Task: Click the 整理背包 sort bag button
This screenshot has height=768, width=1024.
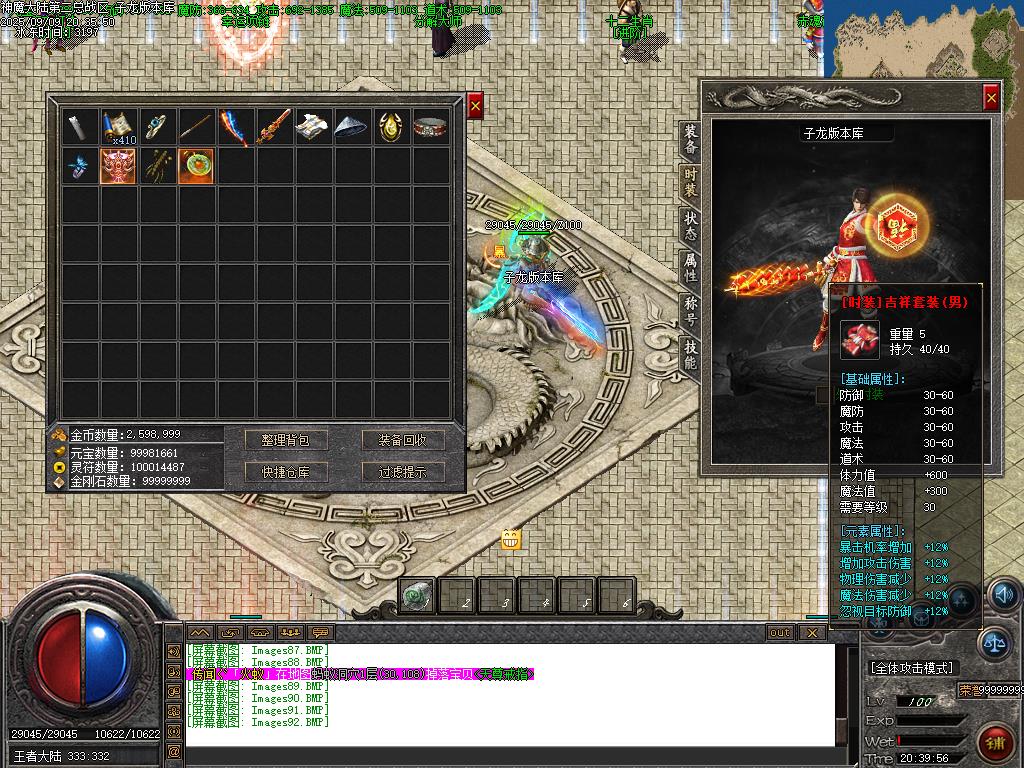Action: coord(286,440)
